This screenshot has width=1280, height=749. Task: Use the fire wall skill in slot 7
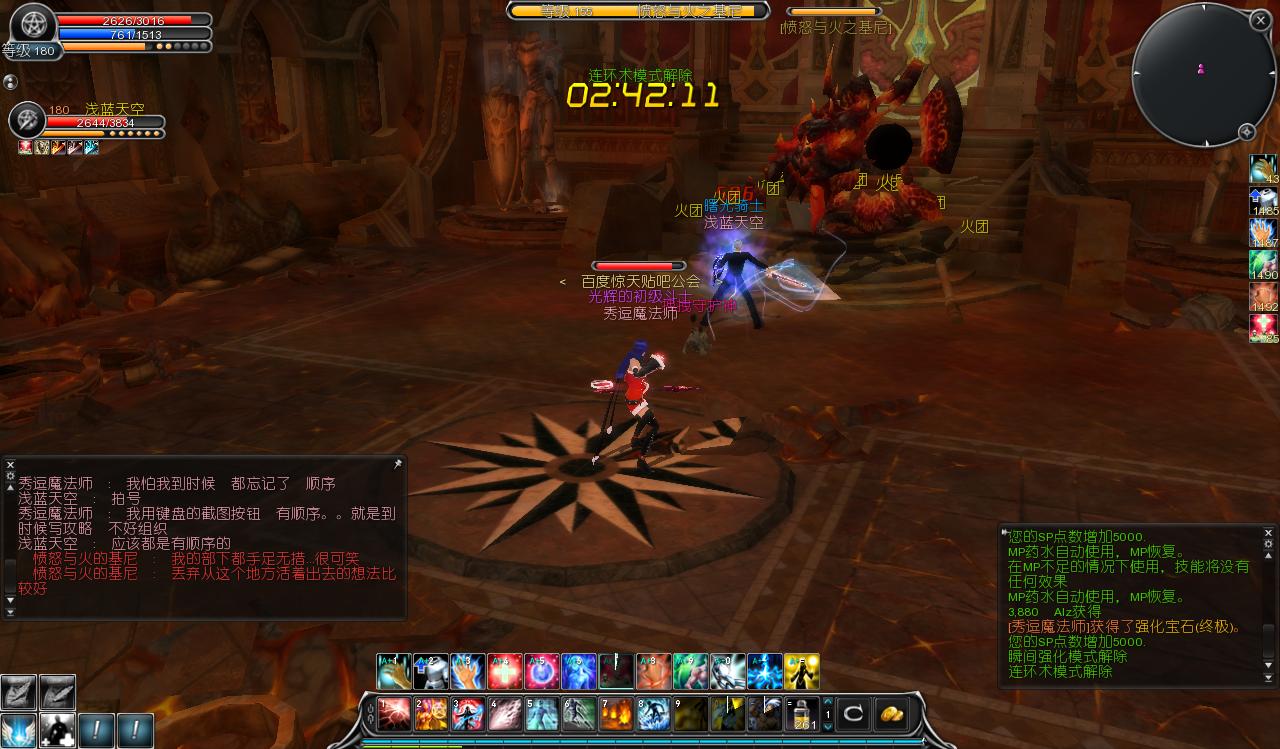[617, 714]
